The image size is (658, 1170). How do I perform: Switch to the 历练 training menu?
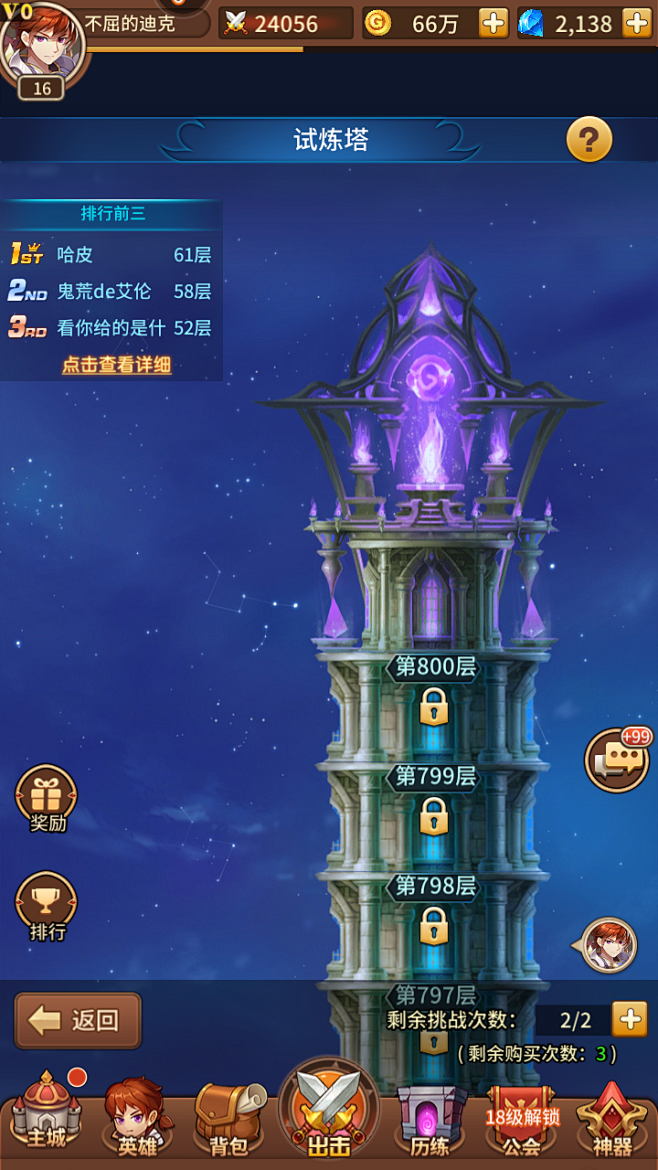[430, 1118]
